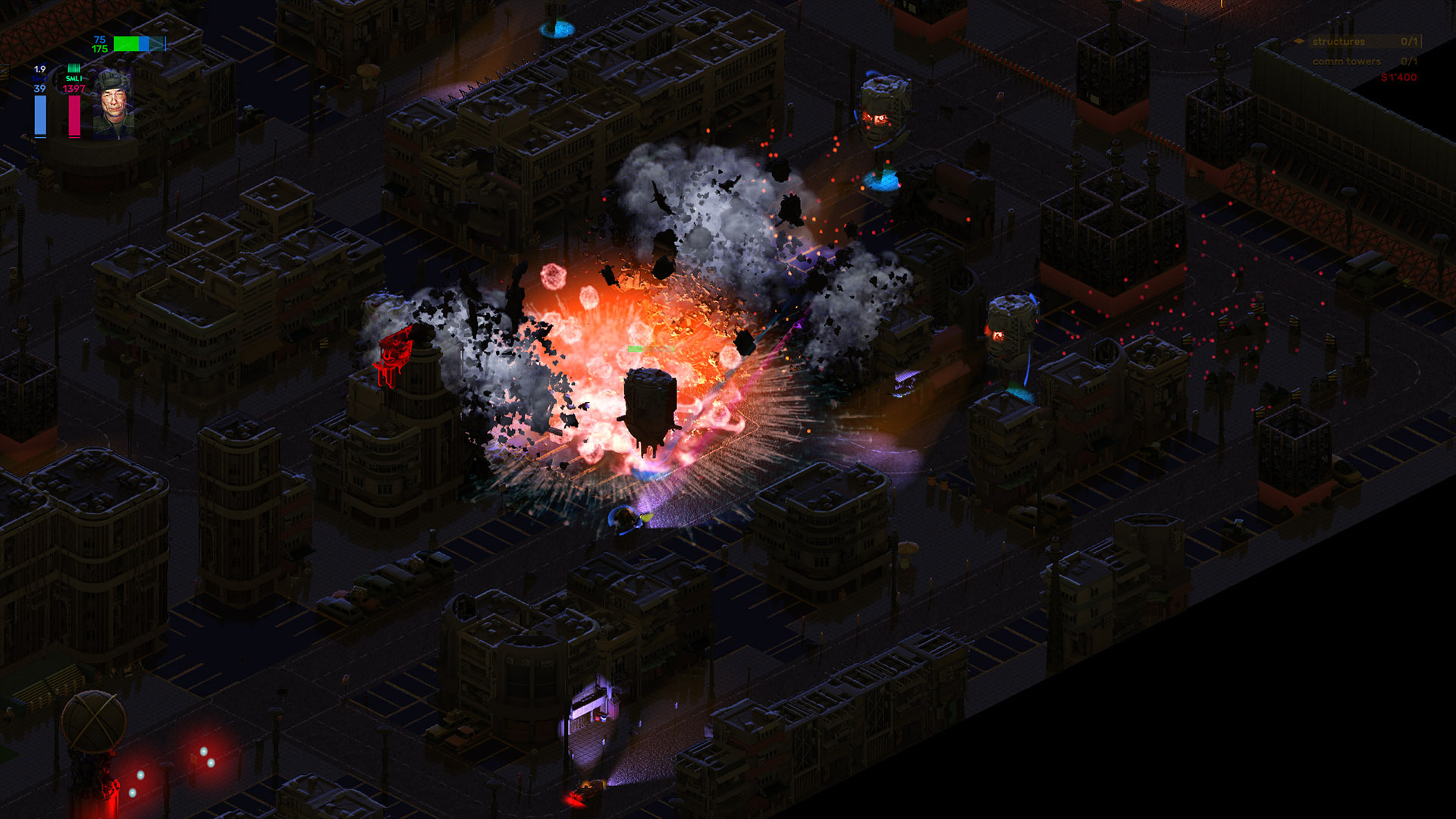Click the structures objective diamond icon
This screenshot has width=1456, height=819.
tap(1299, 41)
